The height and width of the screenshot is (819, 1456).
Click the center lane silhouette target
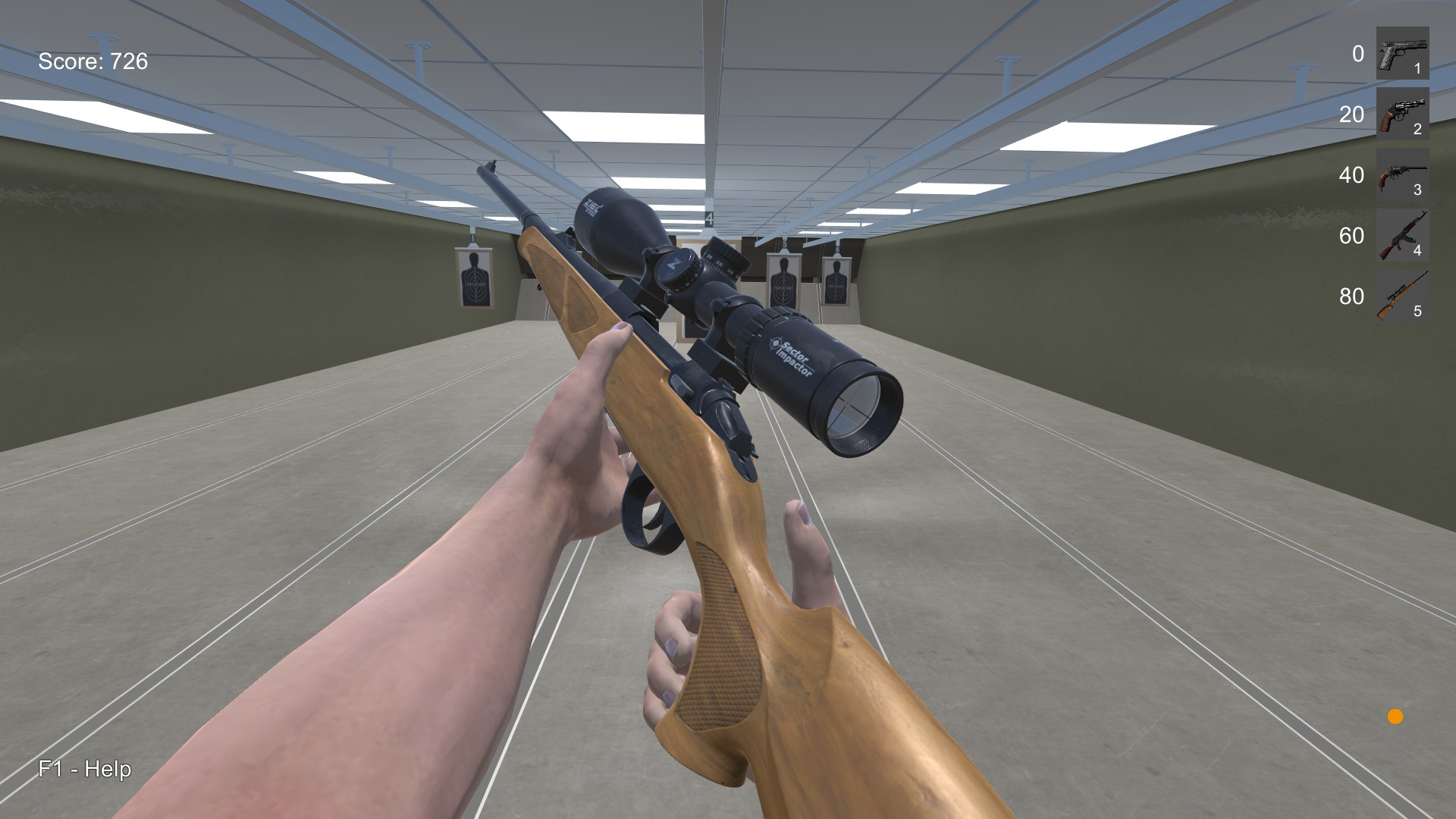(x=785, y=284)
